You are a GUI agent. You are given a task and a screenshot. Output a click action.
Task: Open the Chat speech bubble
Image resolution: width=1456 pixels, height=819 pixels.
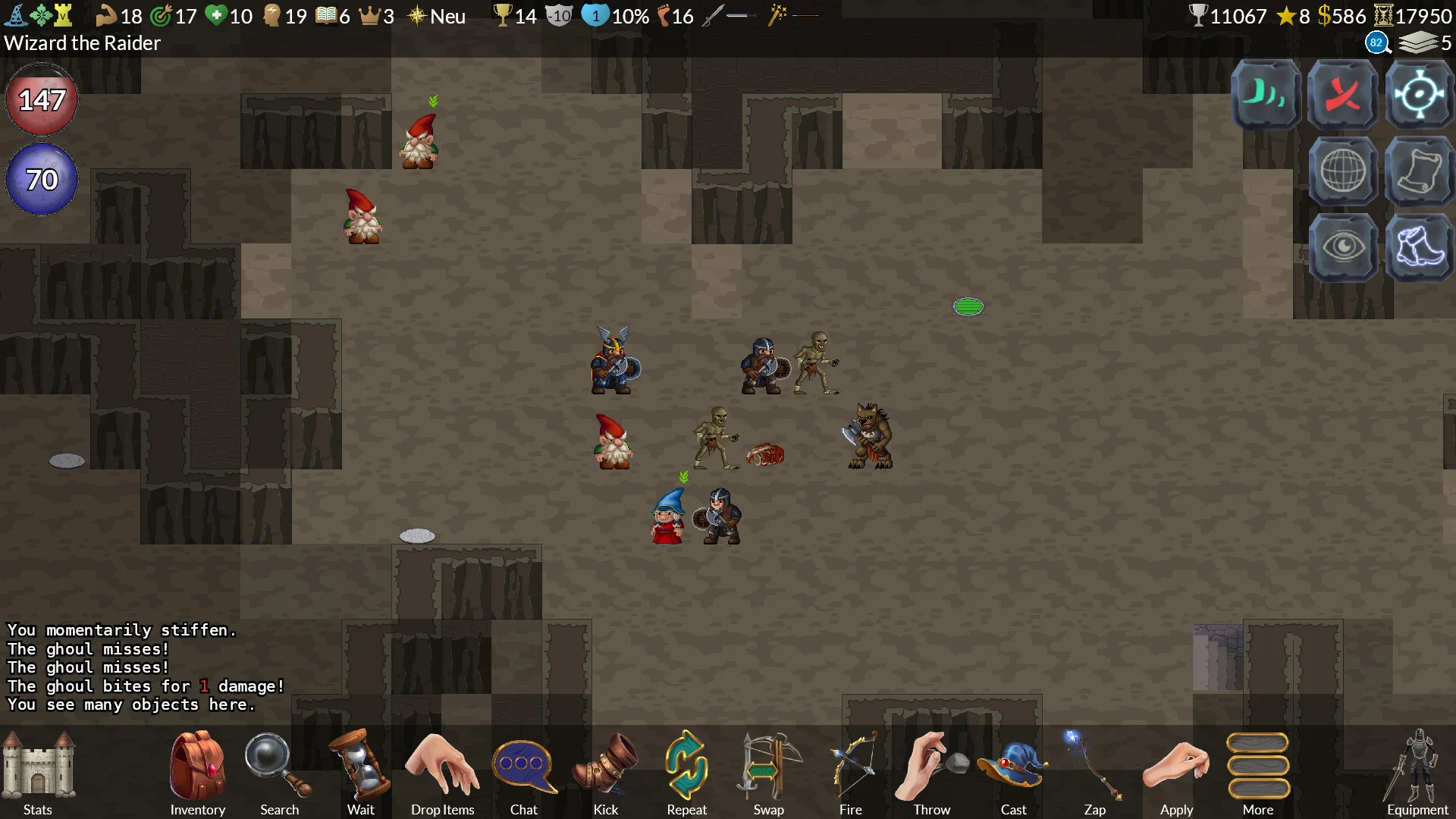click(x=523, y=767)
